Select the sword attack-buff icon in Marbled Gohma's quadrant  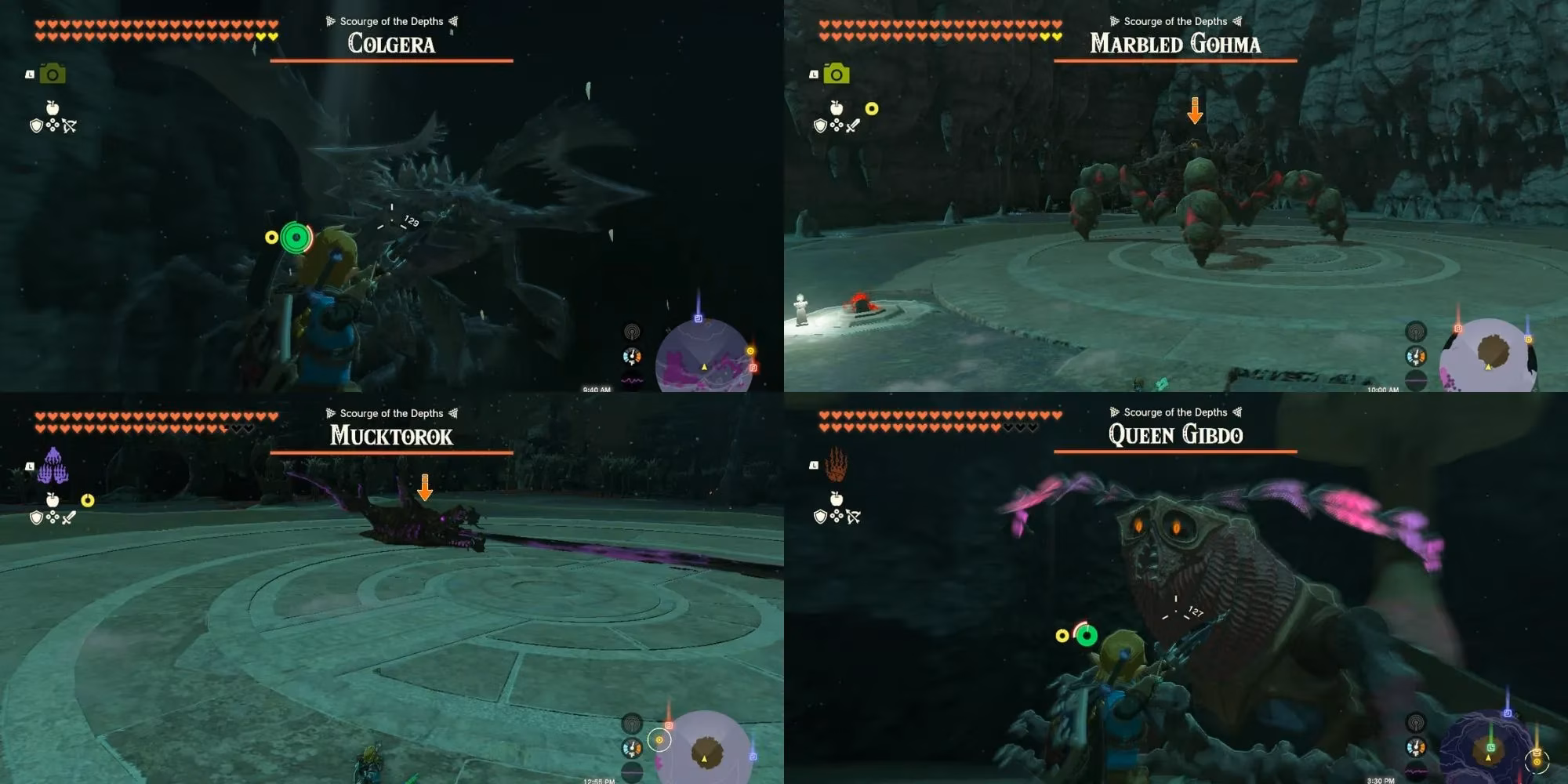pos(855,124)
